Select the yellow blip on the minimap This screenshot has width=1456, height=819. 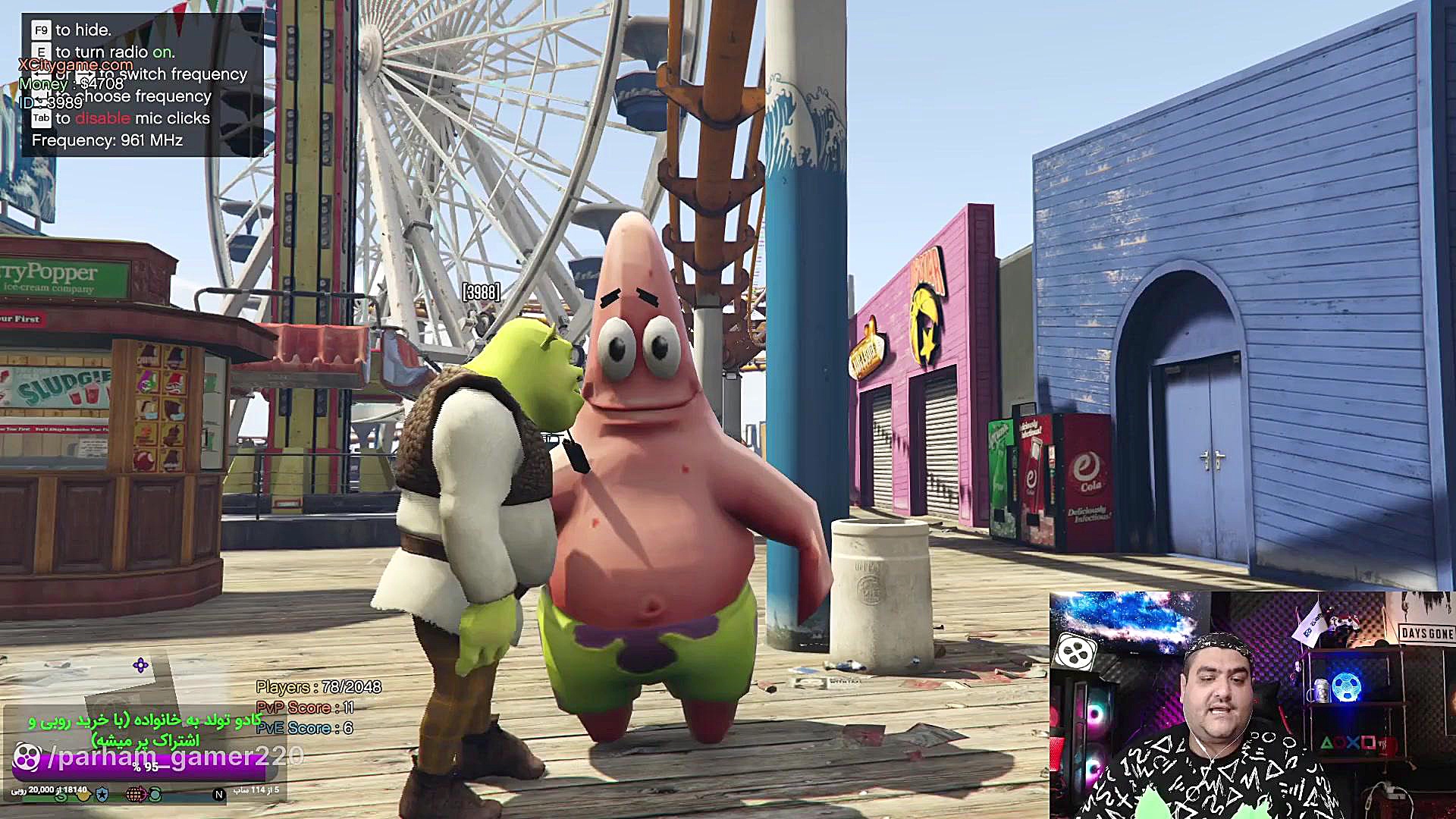83,794
